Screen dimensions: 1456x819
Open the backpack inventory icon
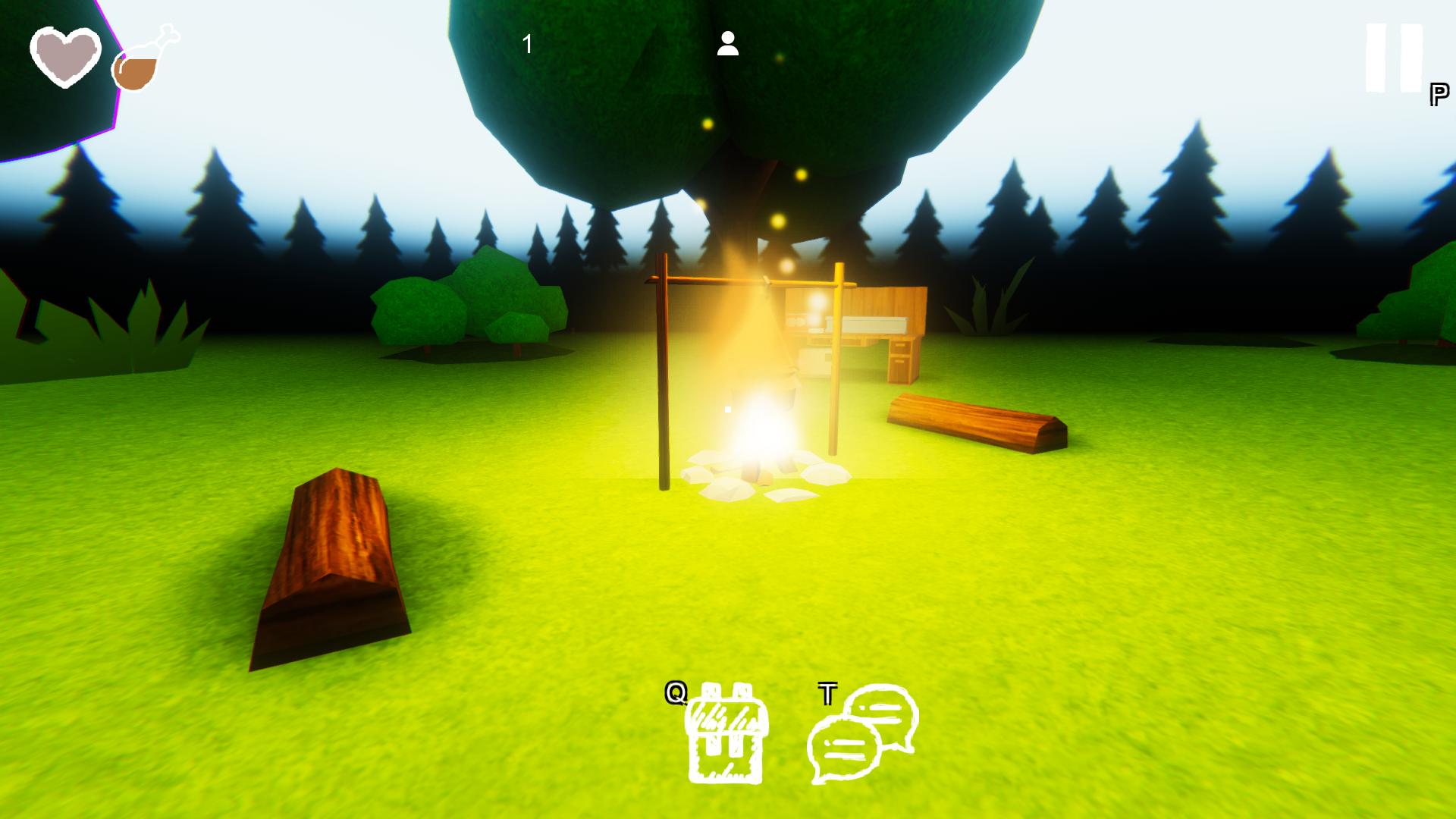[x=726, y=739]
